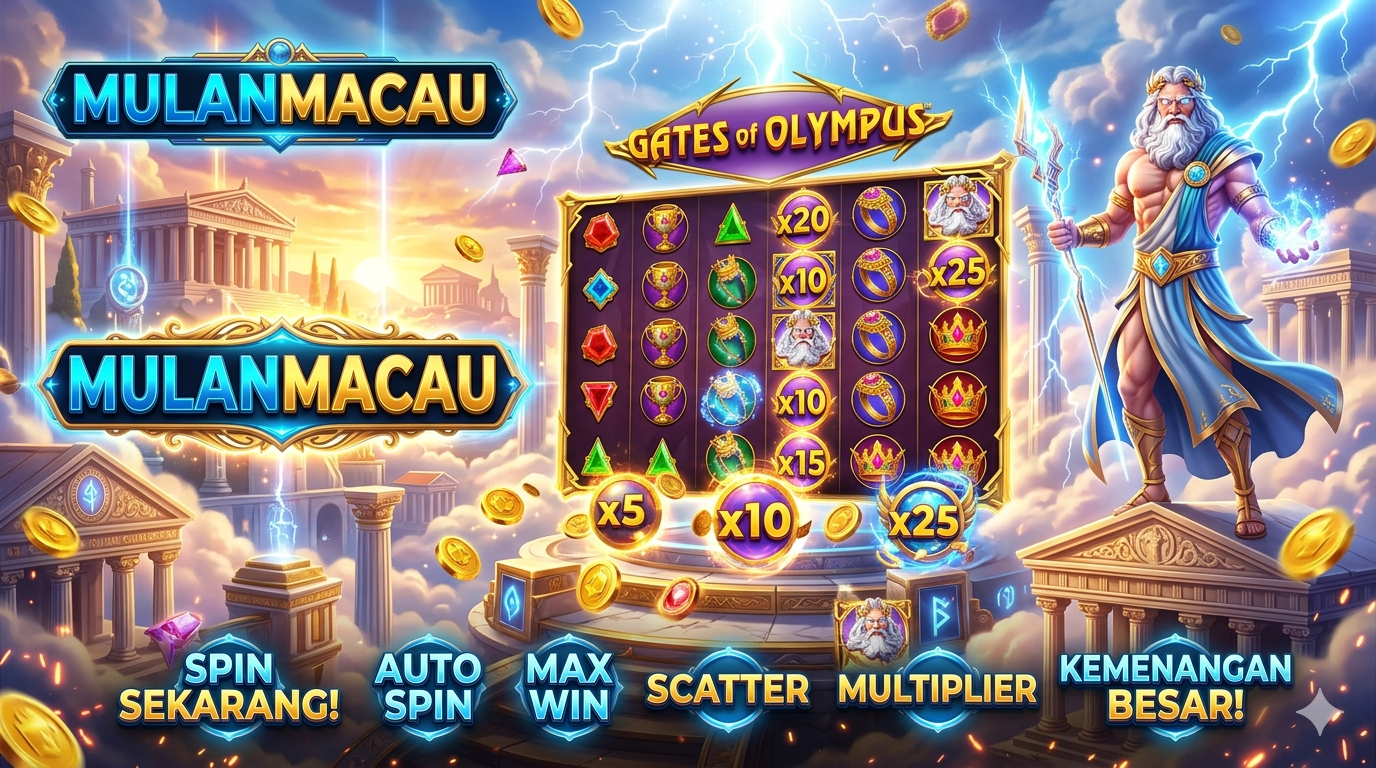Select the Max Win button
1376x768 pixels.
[567, 688]
